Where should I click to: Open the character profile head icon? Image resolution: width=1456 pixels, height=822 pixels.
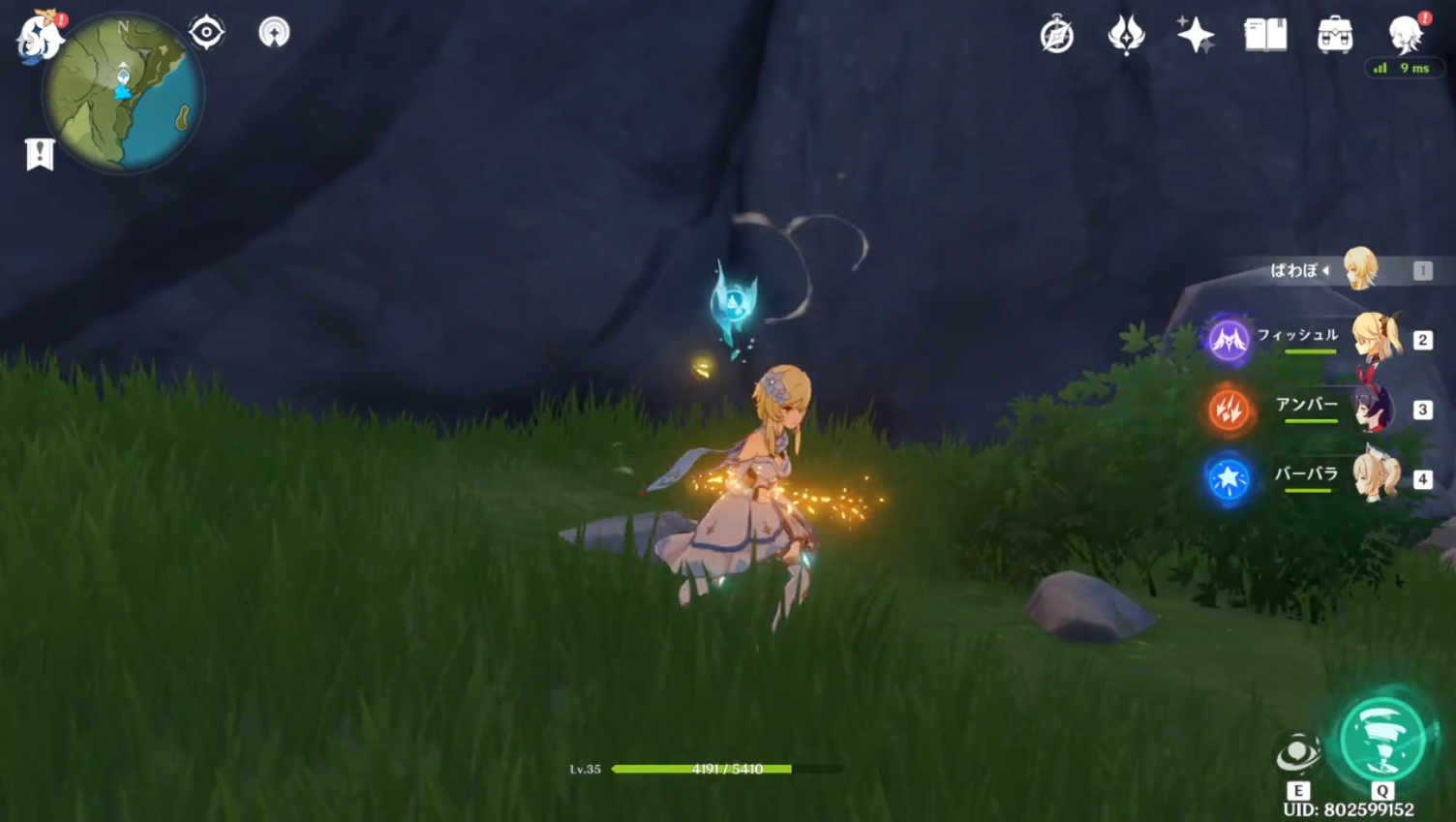tap(1405, 36)
